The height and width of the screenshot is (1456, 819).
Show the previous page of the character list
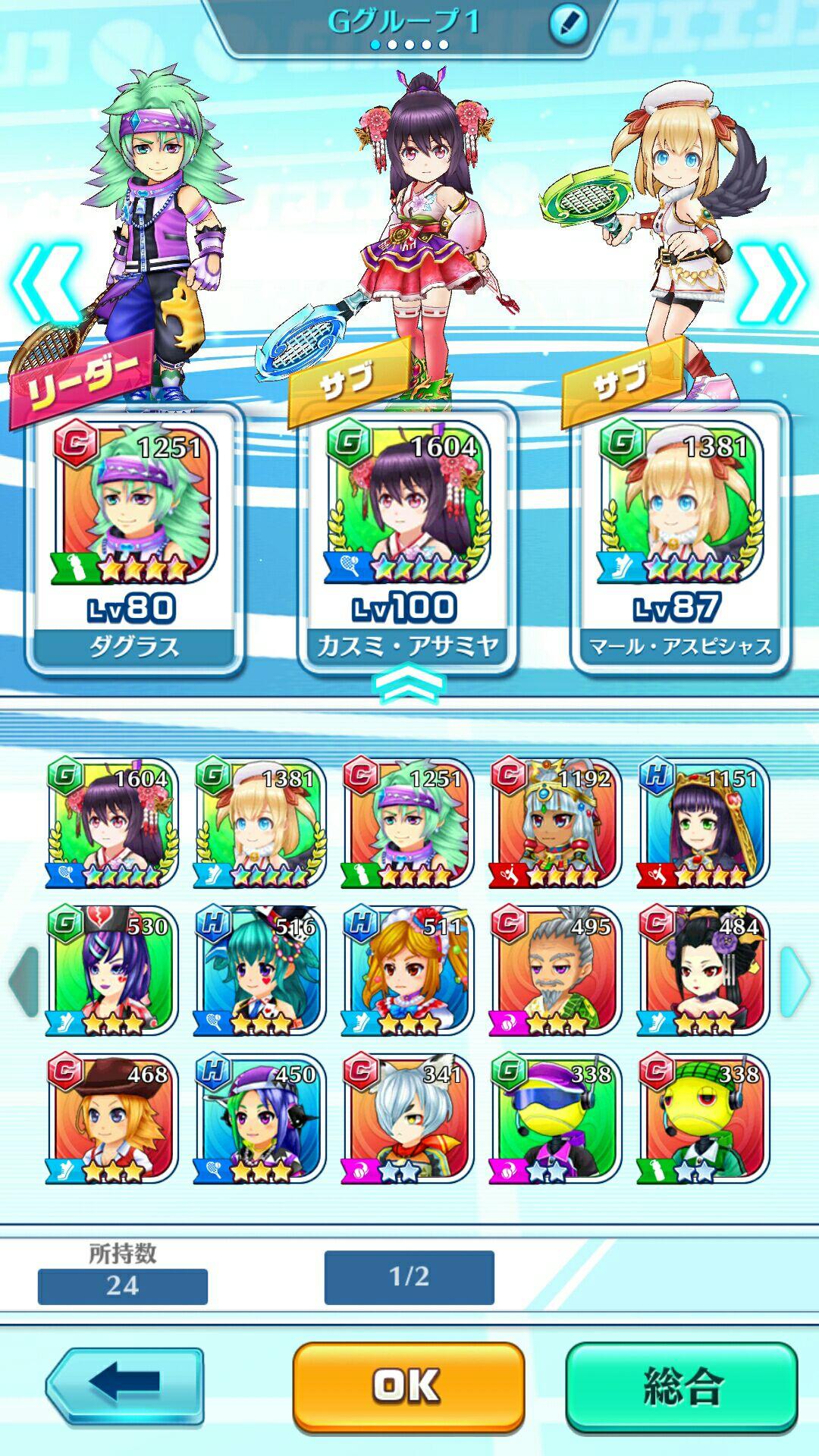23,981
